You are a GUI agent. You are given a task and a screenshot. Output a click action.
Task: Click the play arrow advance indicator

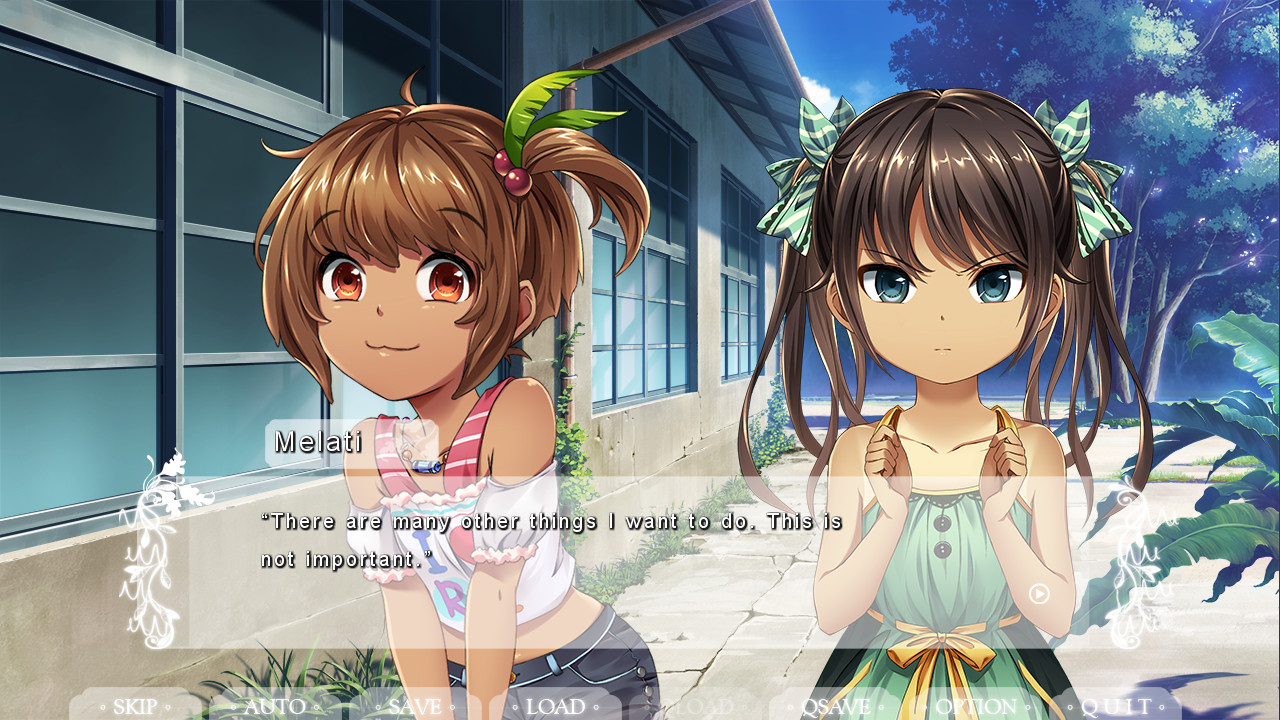(1038, 594)
